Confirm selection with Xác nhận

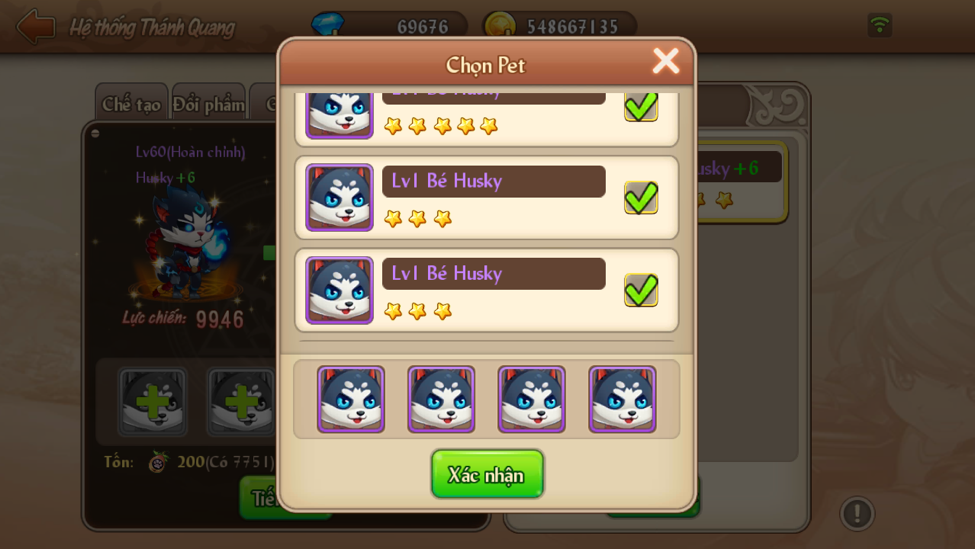[487, 474]
